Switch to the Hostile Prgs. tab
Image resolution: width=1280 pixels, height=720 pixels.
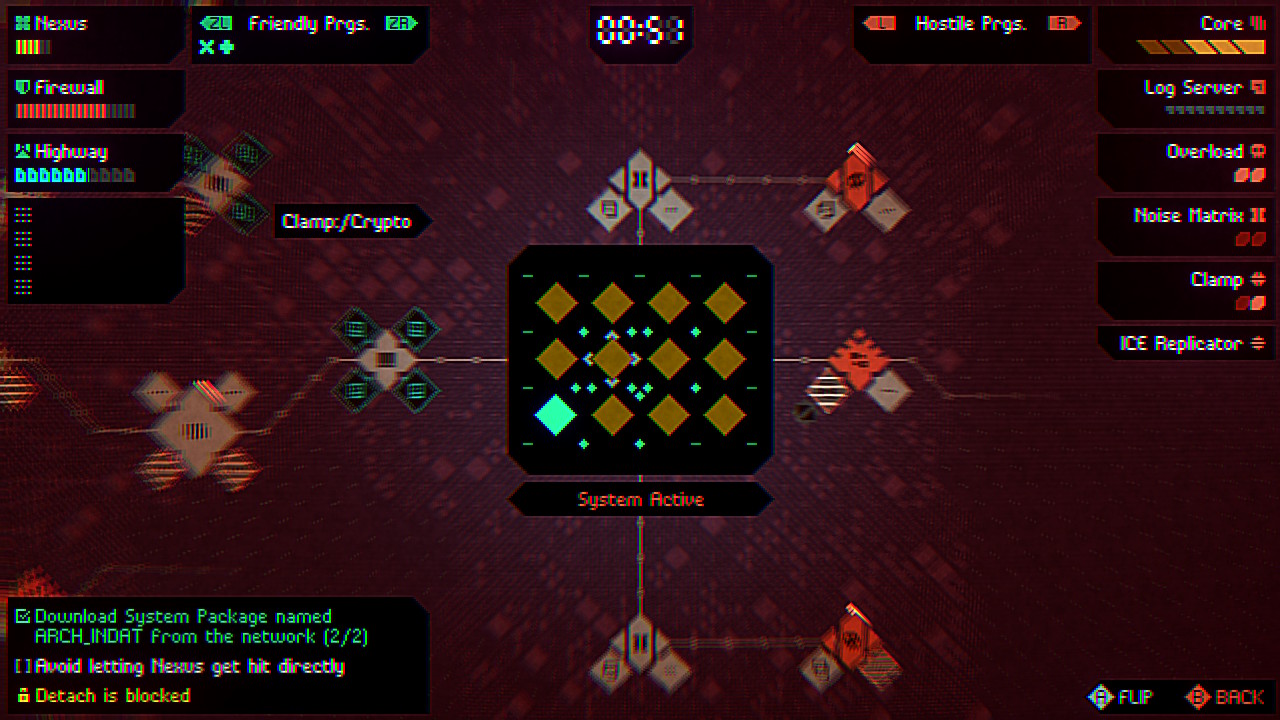tap(971, 23)
